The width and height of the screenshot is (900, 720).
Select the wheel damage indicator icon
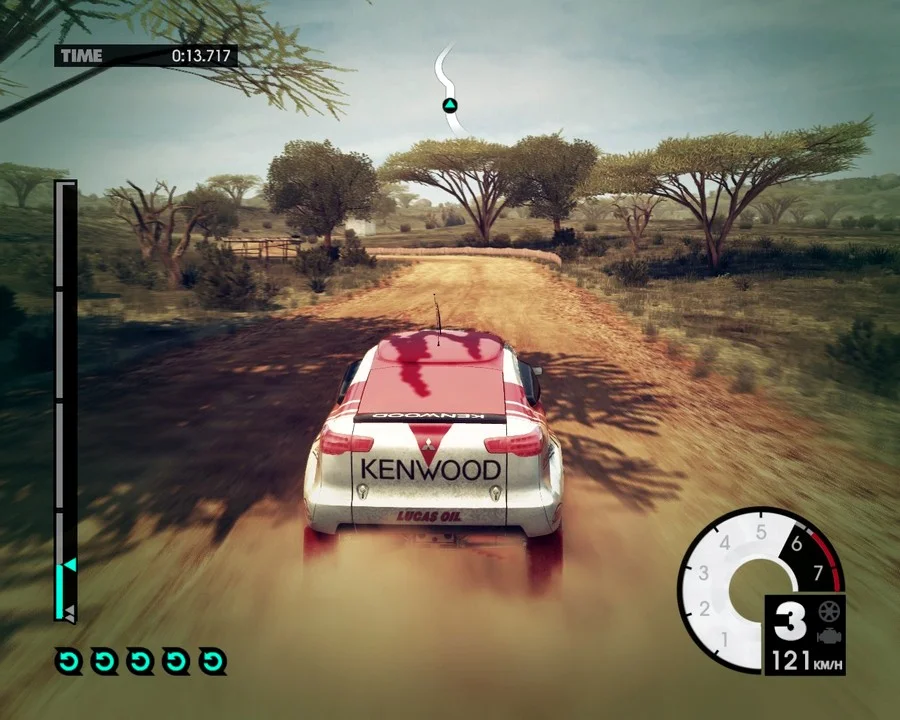(827, 611)
